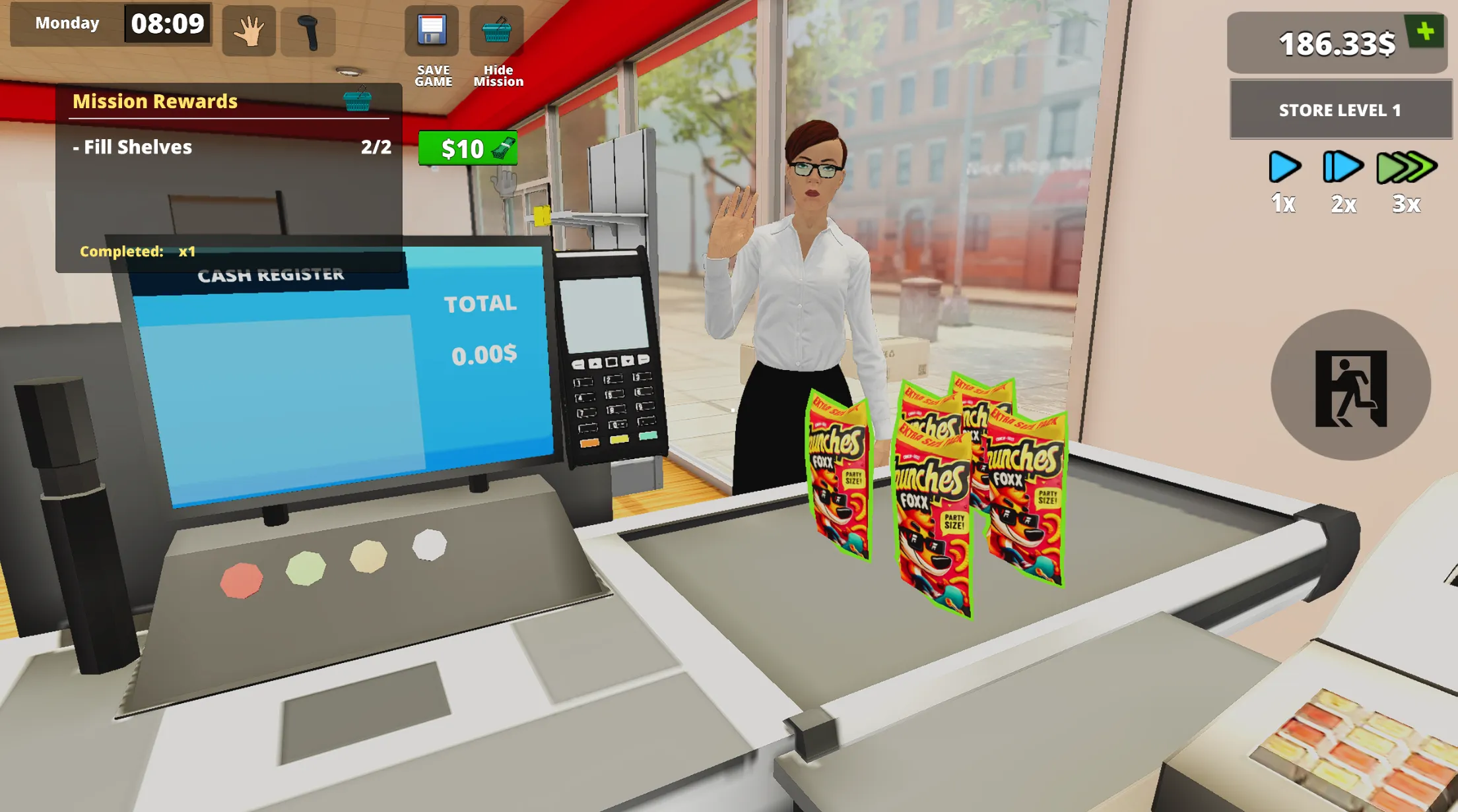Select the Monday day label
Viewport: 1458px width, 812px height.
66,23
